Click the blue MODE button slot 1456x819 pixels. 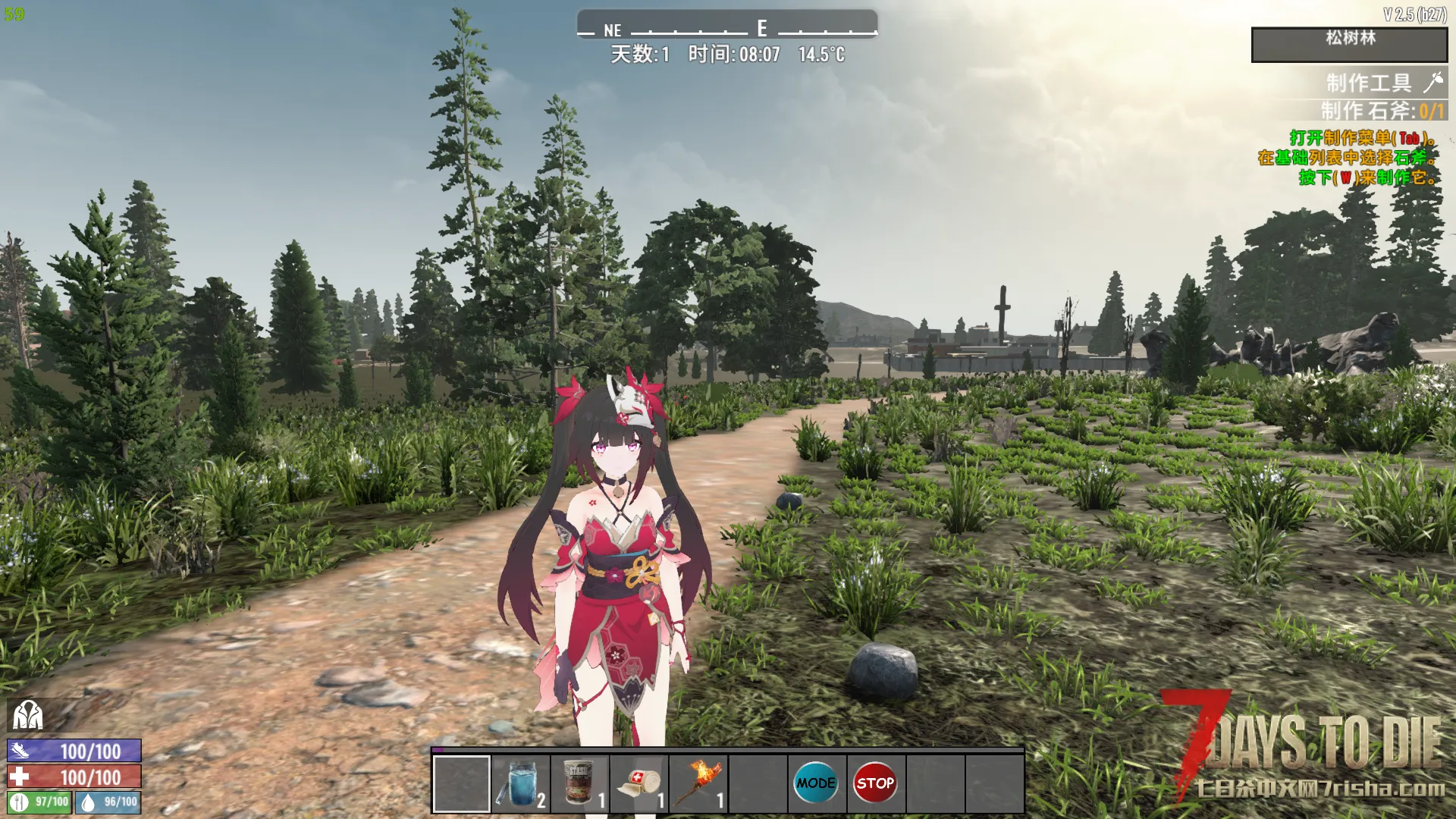tap(816, 783)
